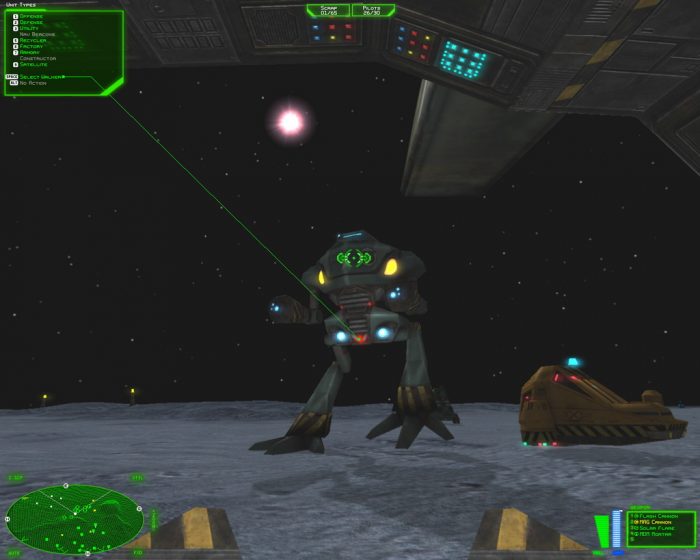700x560 pixels.
Task: Pick the Satellite entry
Action: [33, 65]
